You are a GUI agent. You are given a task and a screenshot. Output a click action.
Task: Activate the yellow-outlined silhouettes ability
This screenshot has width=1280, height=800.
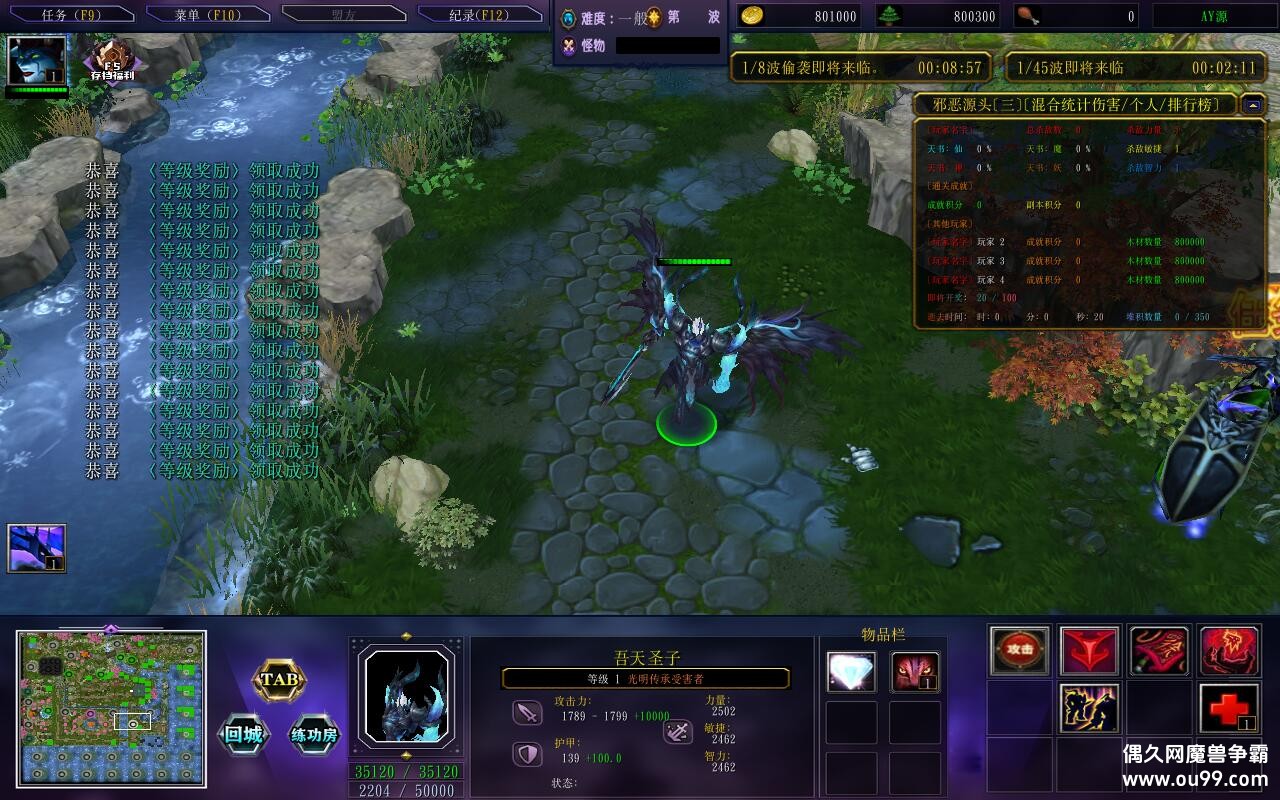tap(1090, 708)
